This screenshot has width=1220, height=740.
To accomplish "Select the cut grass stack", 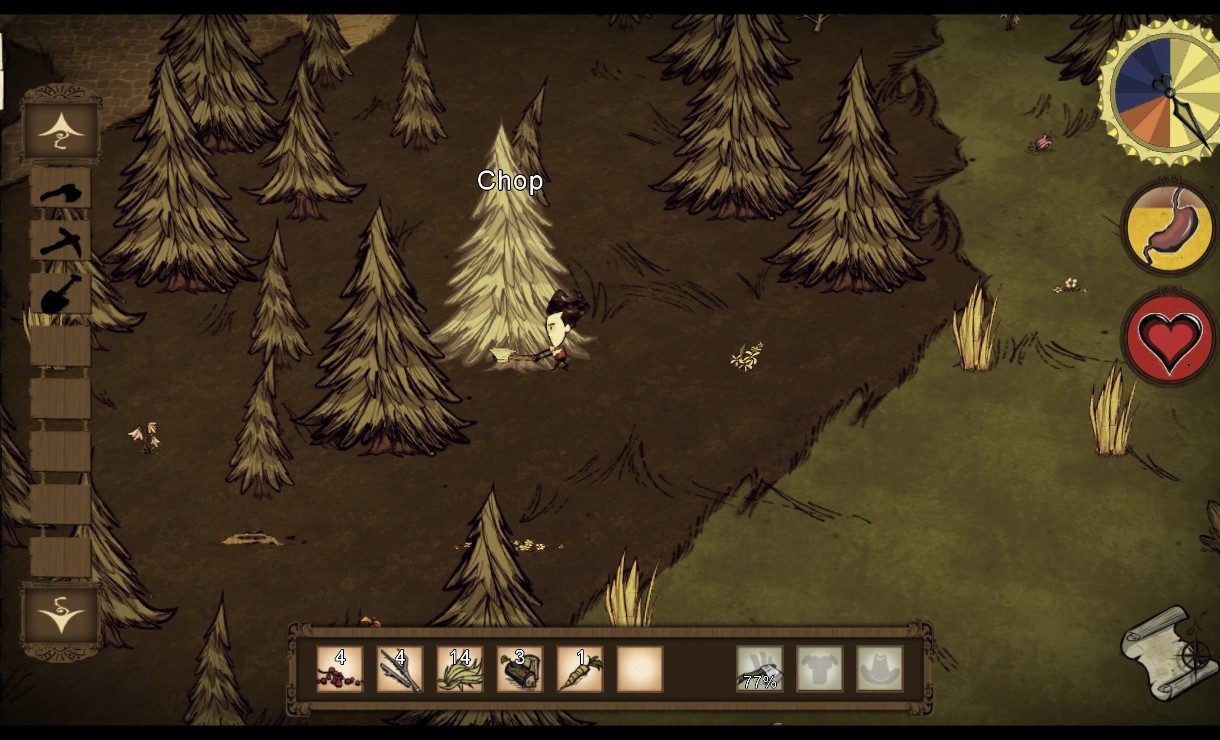I will coord(459,669).
